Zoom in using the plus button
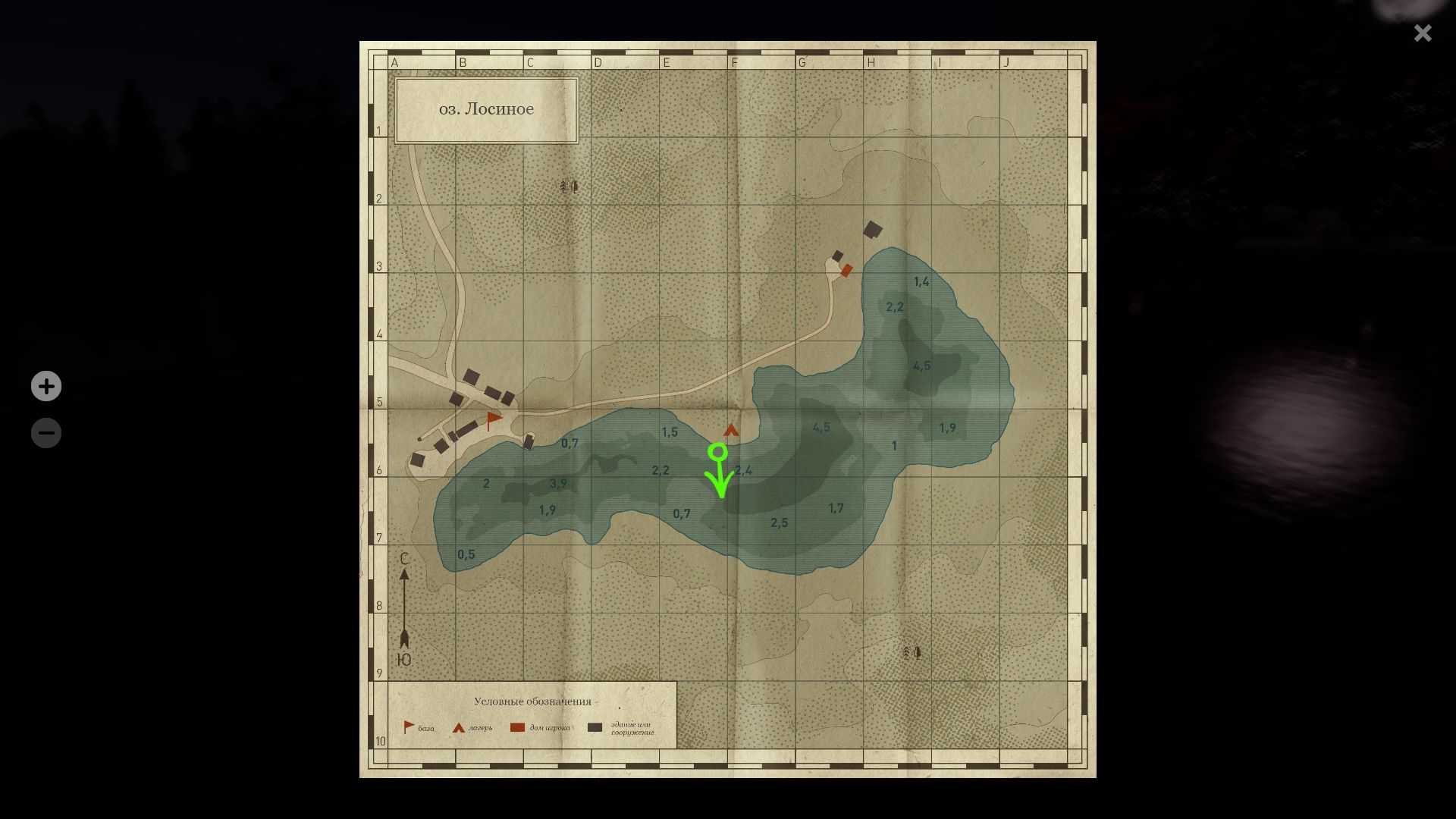Screen dimensions: 1456x819 (x=45, y=386)
